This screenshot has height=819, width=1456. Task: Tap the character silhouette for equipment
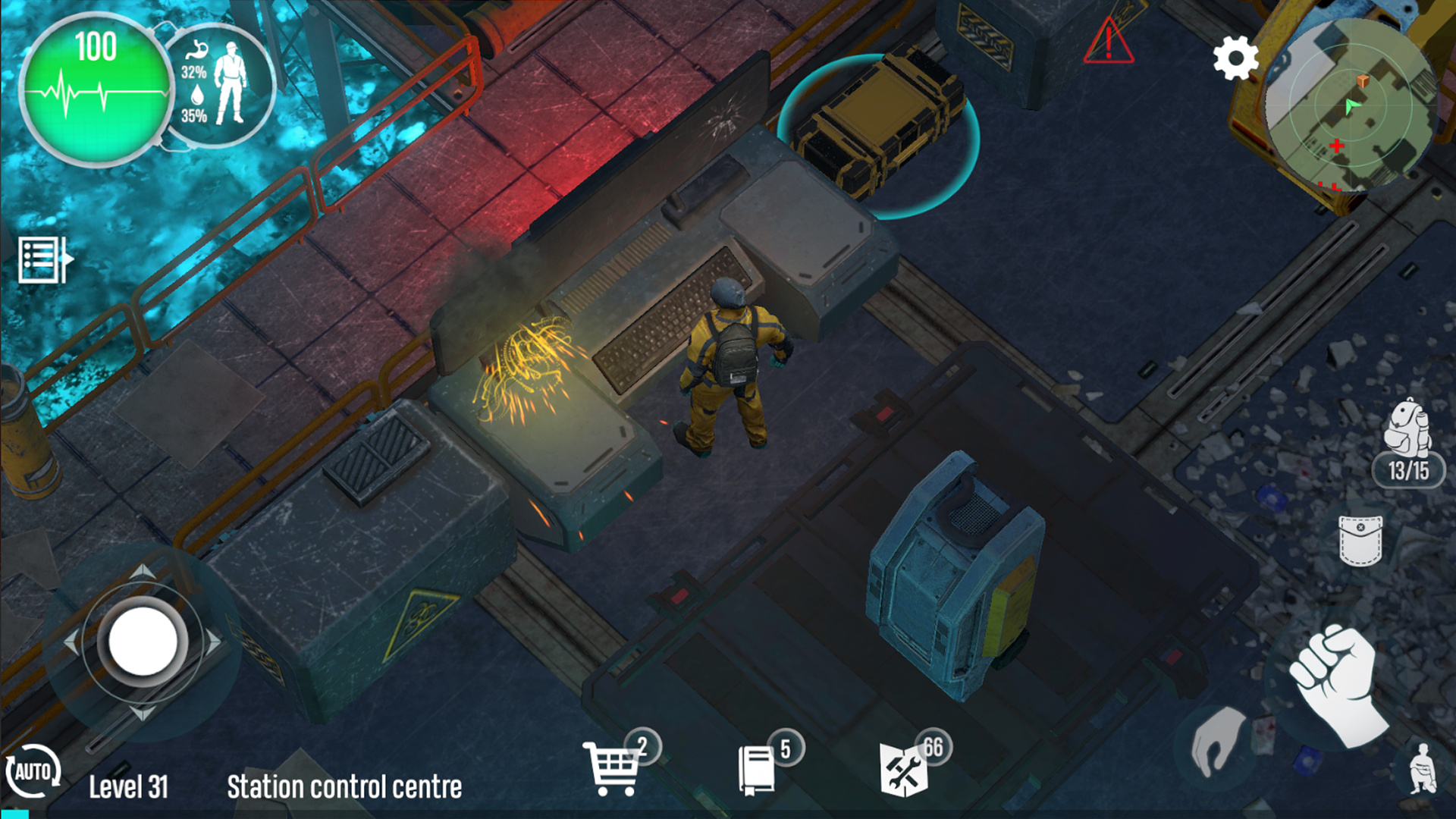[230, 83]
